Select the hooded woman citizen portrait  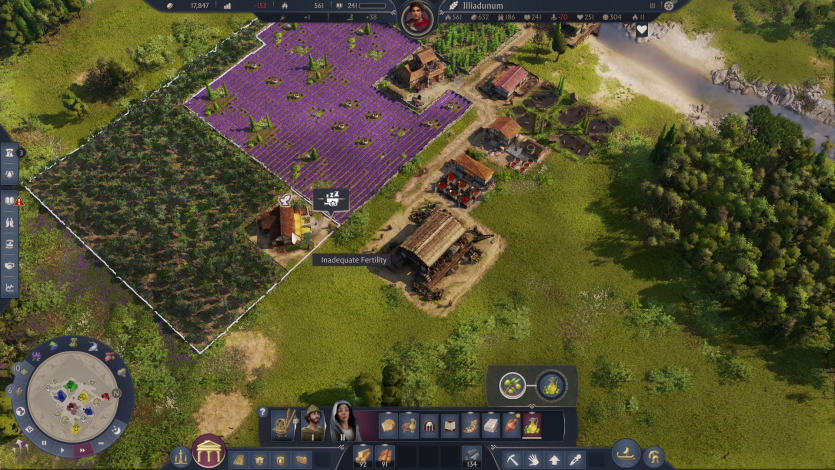(x=343, y=422)
